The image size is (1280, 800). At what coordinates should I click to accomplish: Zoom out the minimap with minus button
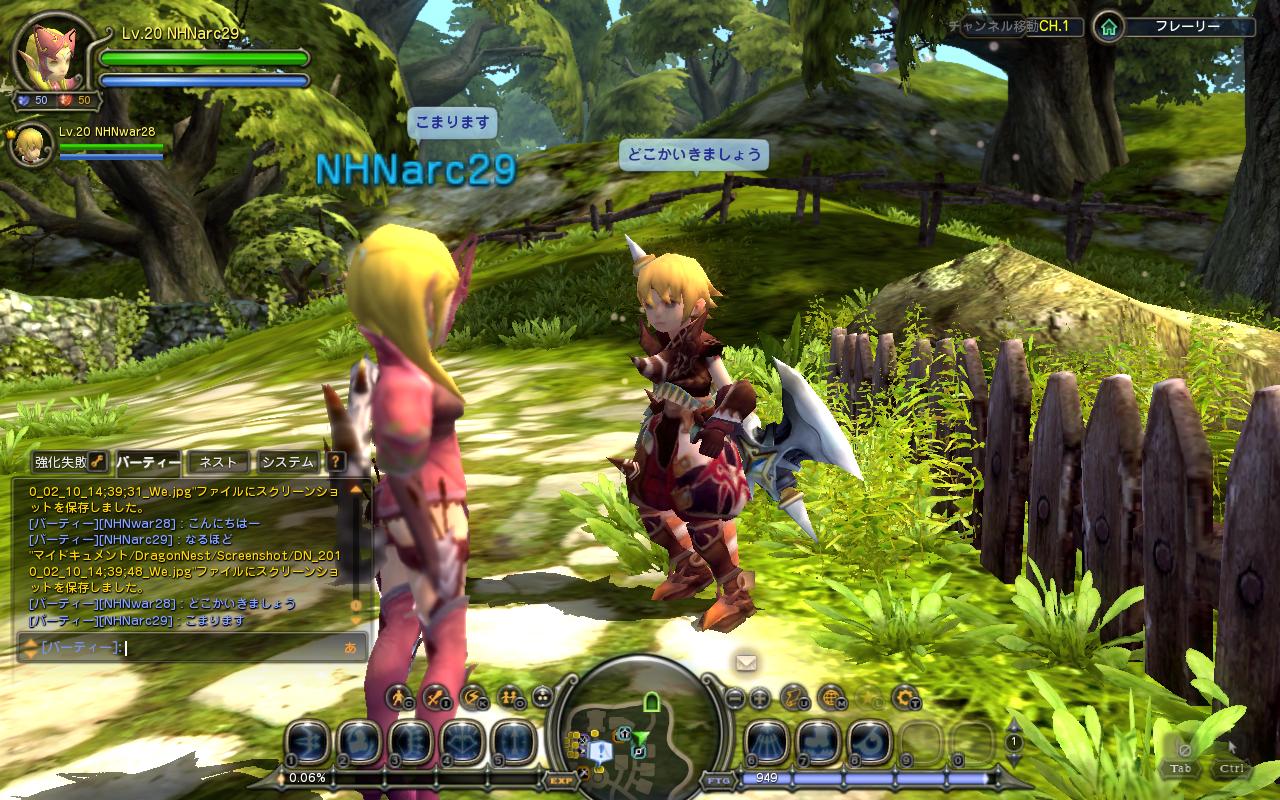point(735,697)
